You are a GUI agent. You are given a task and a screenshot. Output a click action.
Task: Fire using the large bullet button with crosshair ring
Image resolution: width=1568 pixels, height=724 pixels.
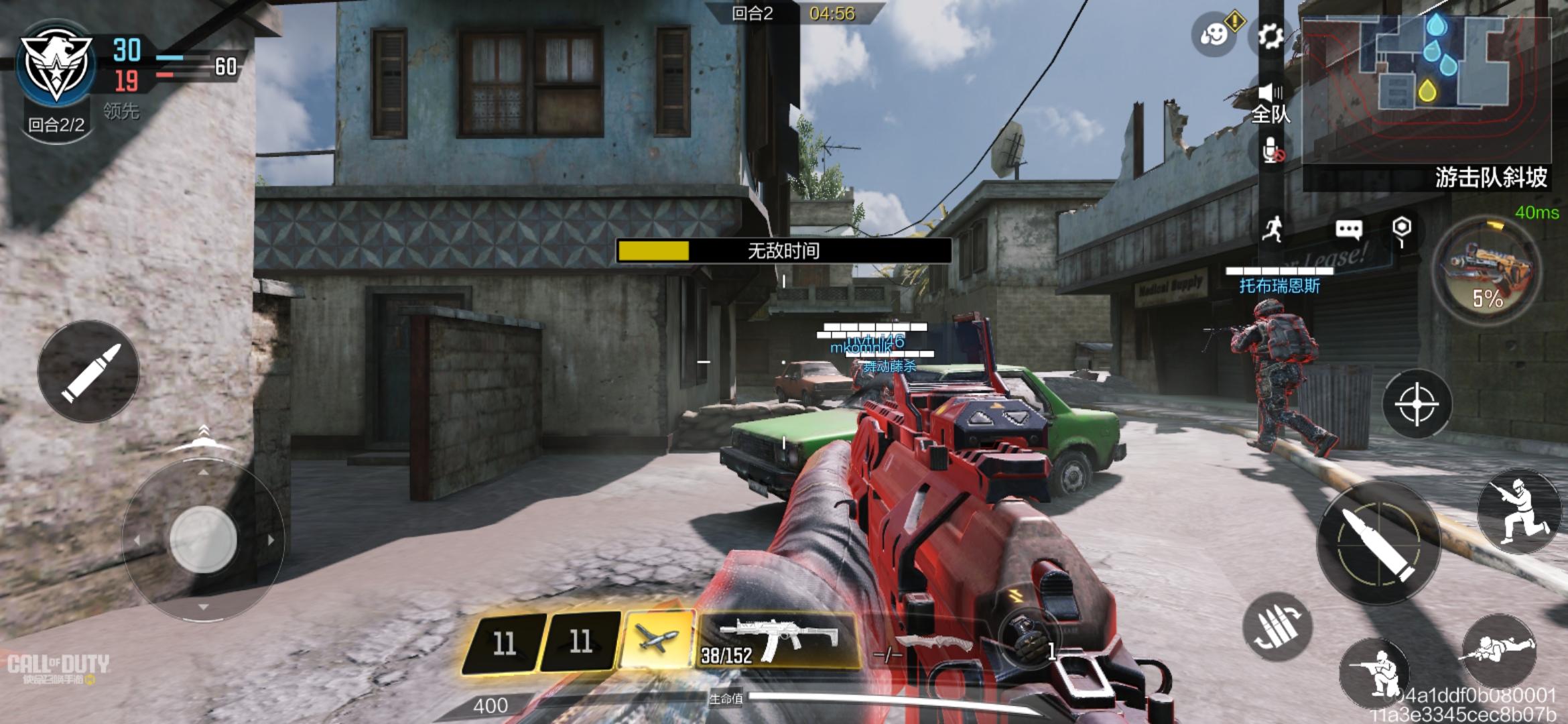tap(1378, 543)
